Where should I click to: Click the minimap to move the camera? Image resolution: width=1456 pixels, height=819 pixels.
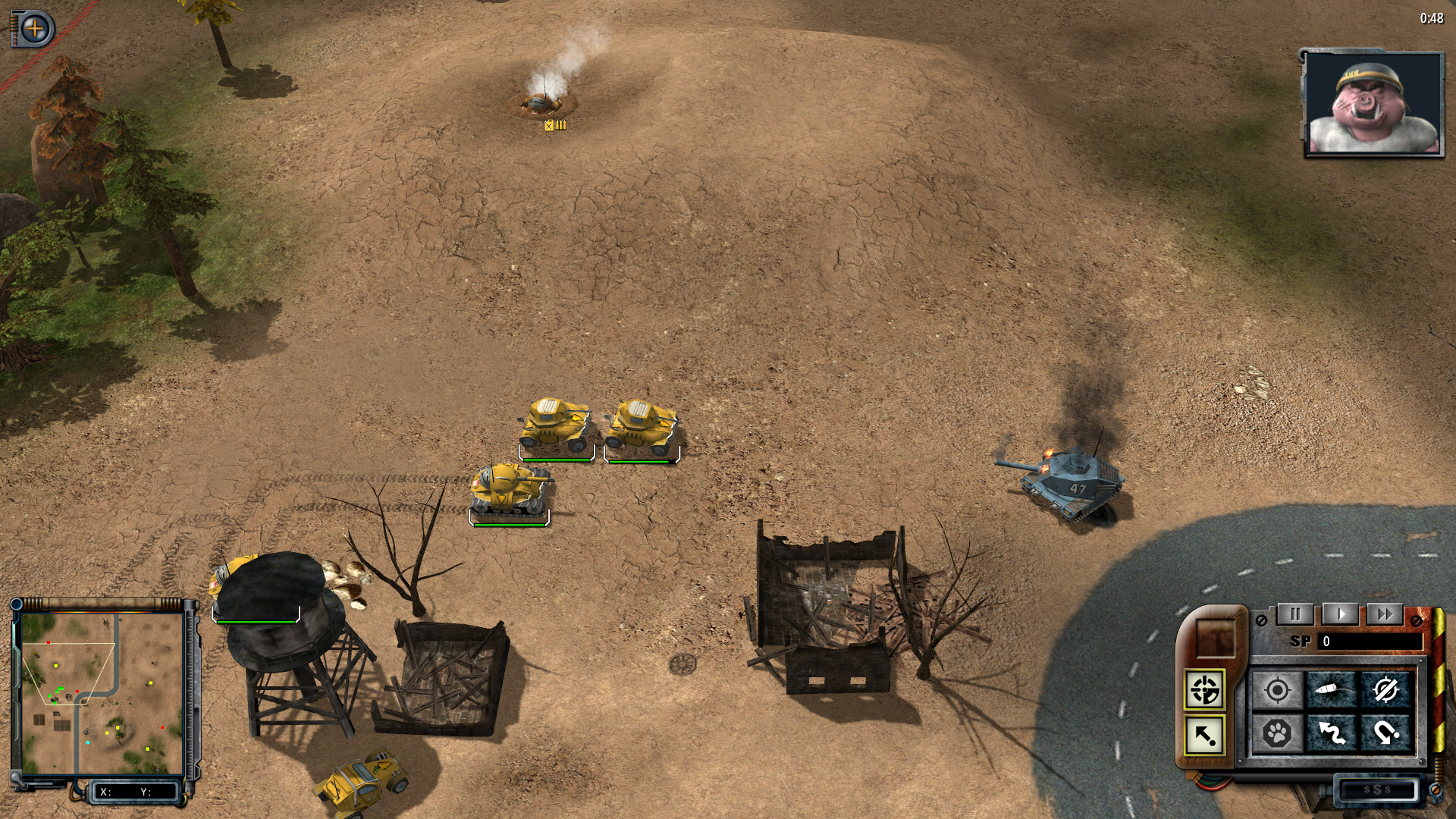coord(102,694)
